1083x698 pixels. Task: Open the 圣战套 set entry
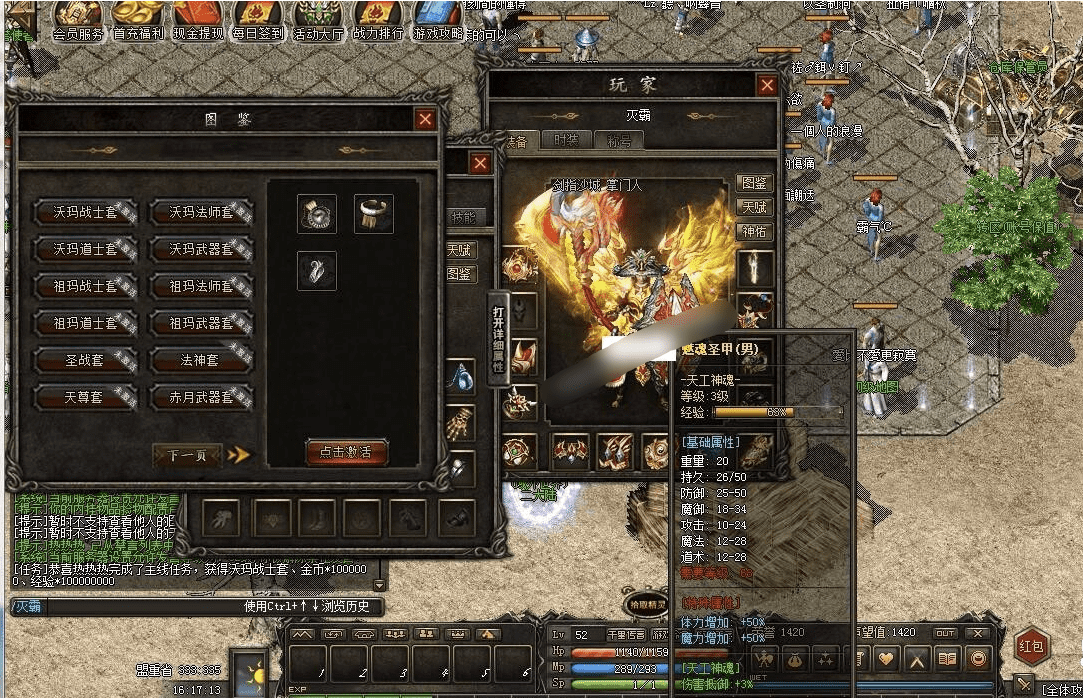pos(86,360)
